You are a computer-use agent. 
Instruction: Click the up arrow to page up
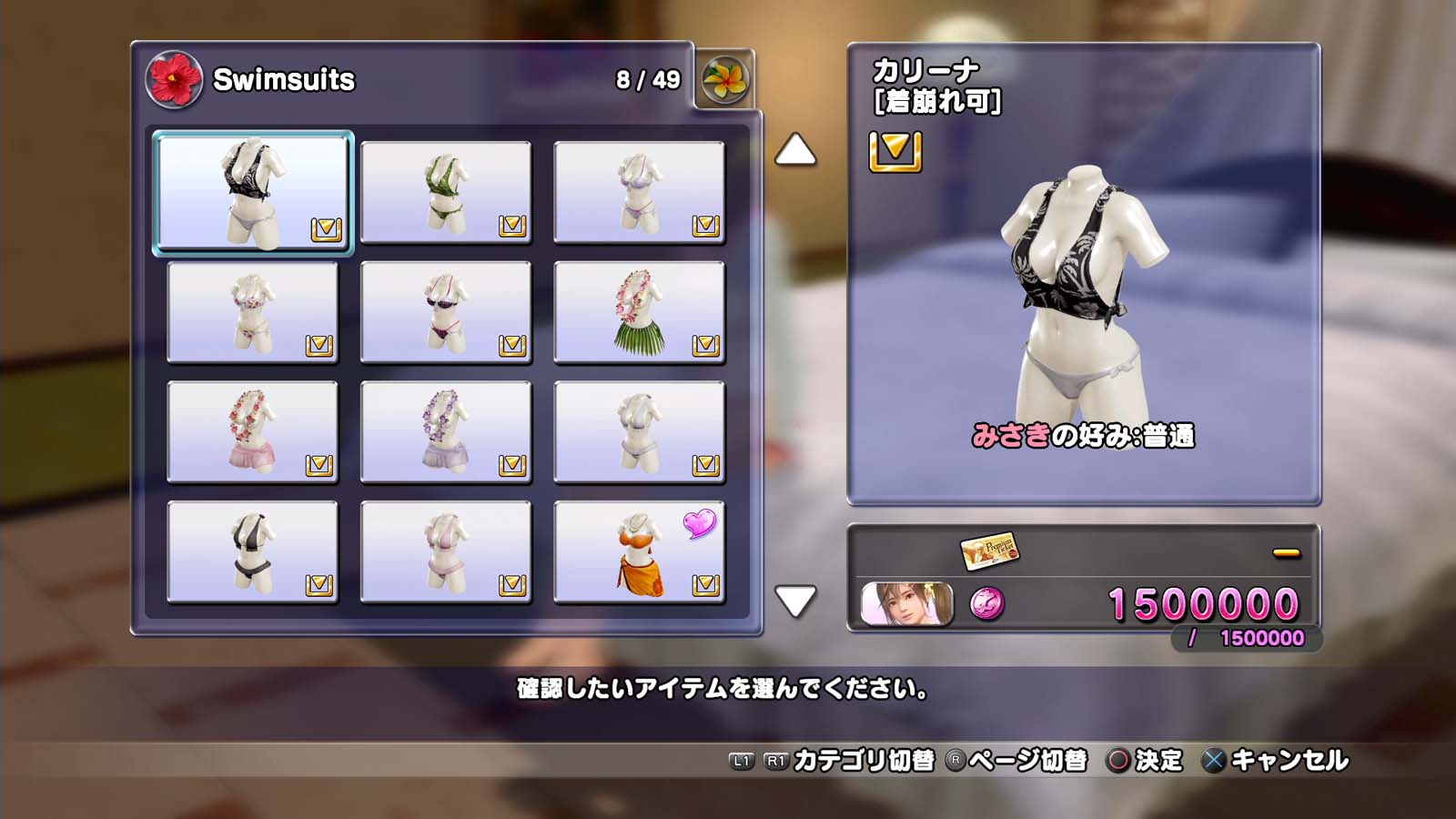coord(795,150)
